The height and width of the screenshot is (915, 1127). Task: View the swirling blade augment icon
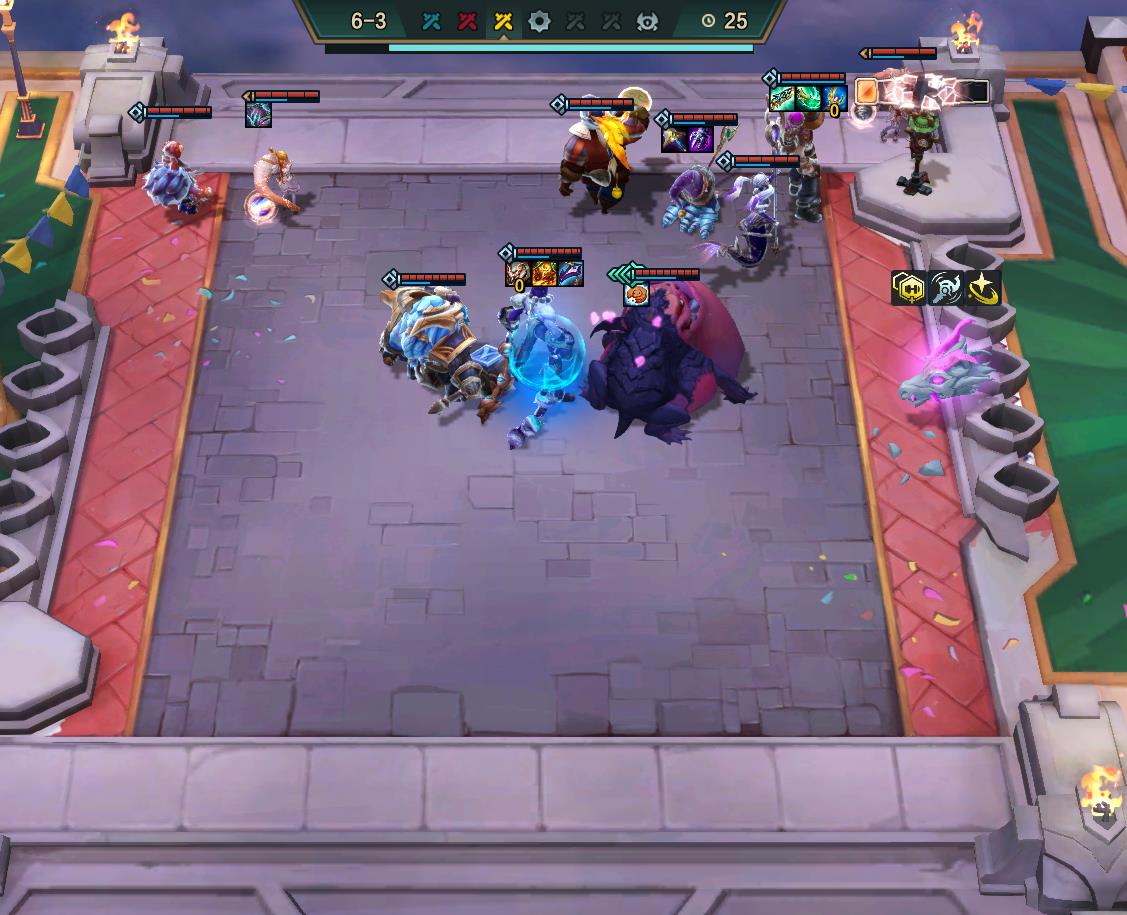945,288
